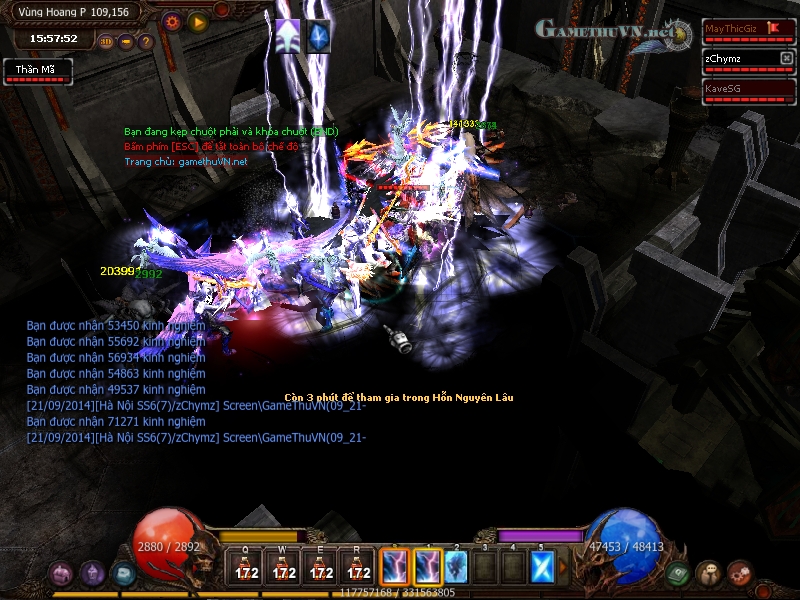
Task: Click the X button beside zChymz
Action: (786, 59)
